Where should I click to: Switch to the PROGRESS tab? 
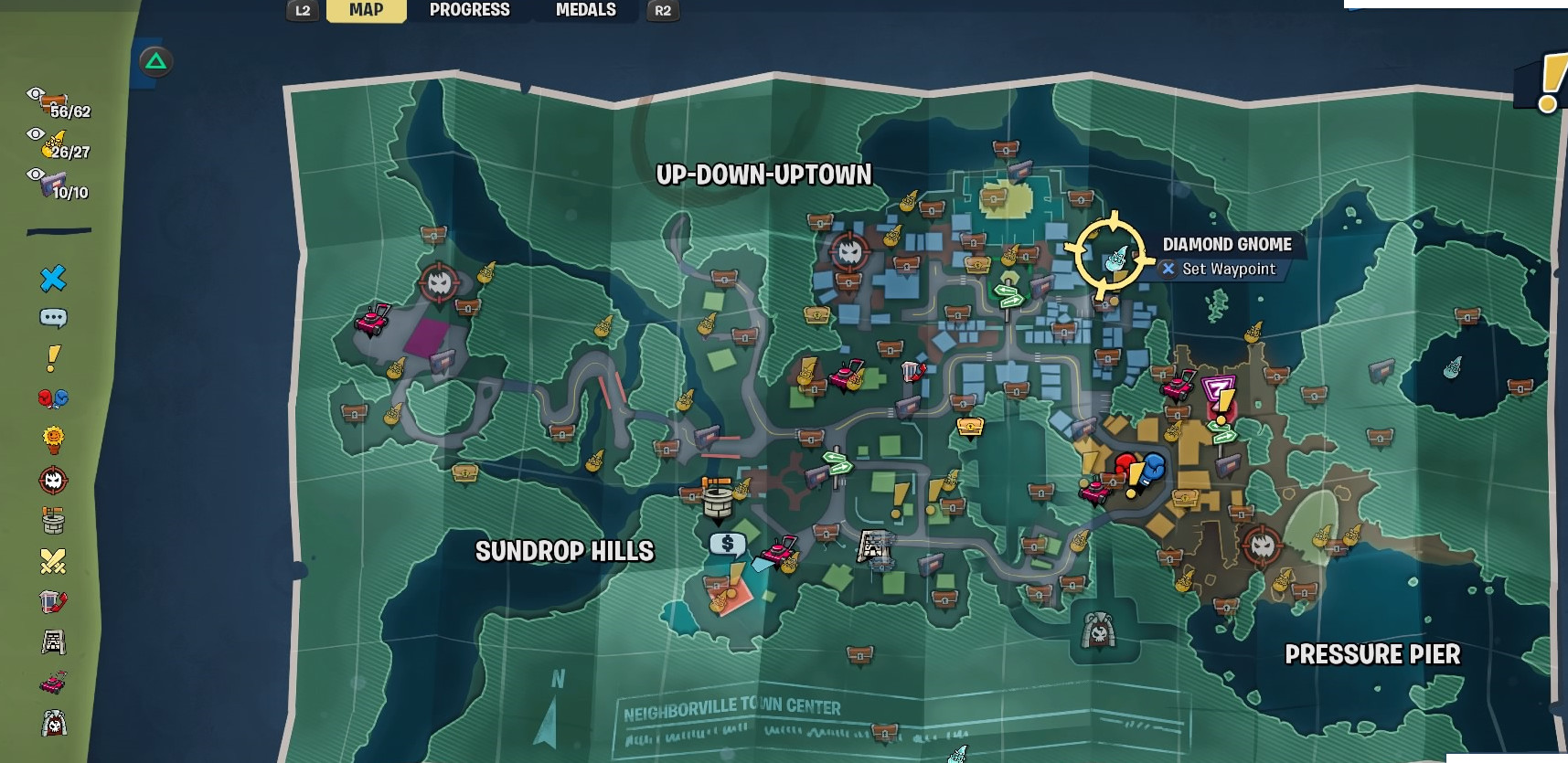point(468,10)
